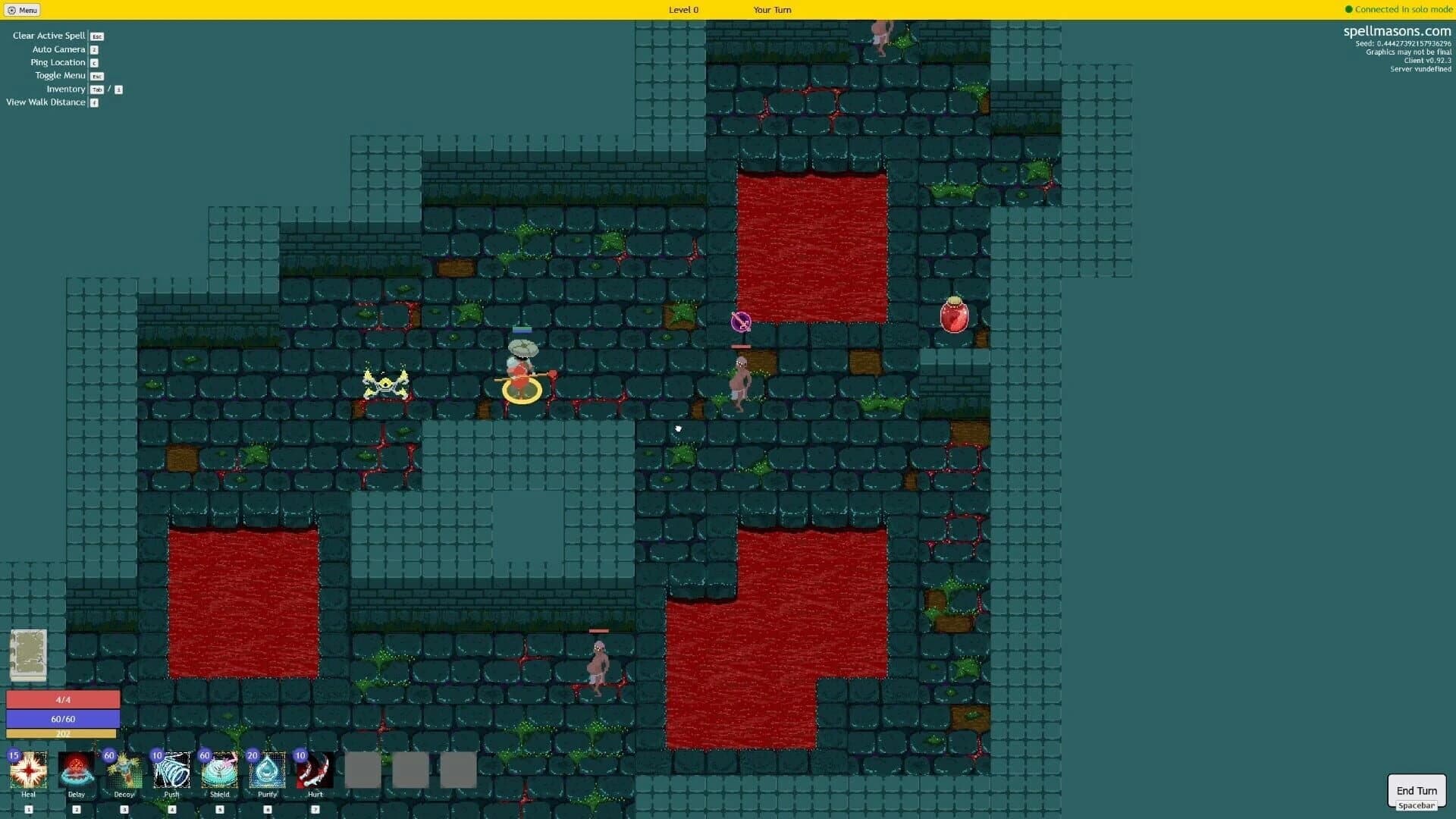1456x819 pixels.
Task: Open the Menu in the top-left corner
Action: pyautogui.click(x=23, y=10)
